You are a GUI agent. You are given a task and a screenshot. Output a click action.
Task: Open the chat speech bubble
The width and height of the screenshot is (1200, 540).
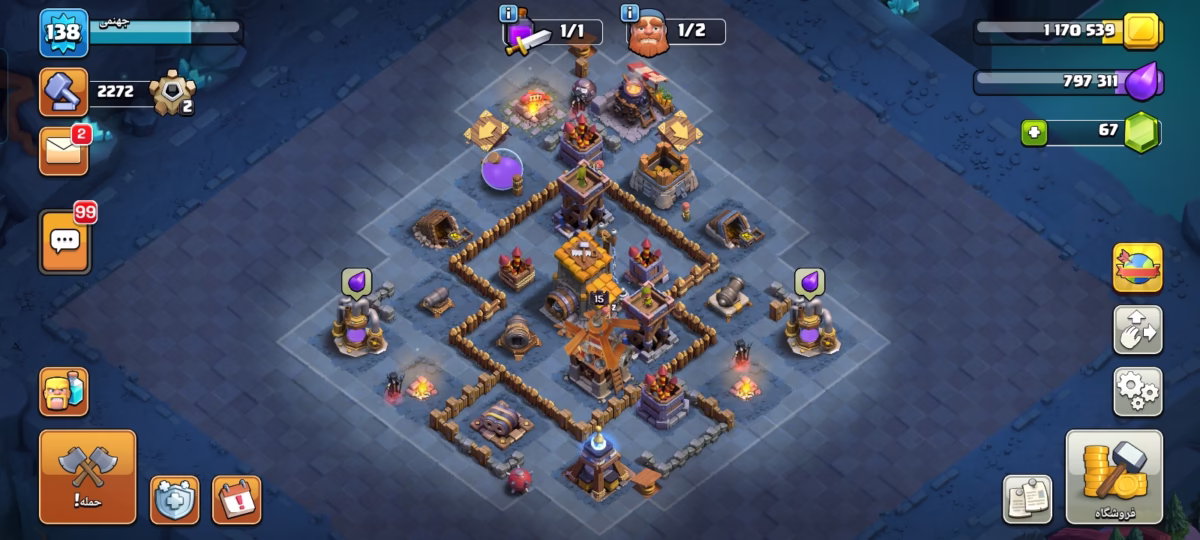(x=65, y=241)
